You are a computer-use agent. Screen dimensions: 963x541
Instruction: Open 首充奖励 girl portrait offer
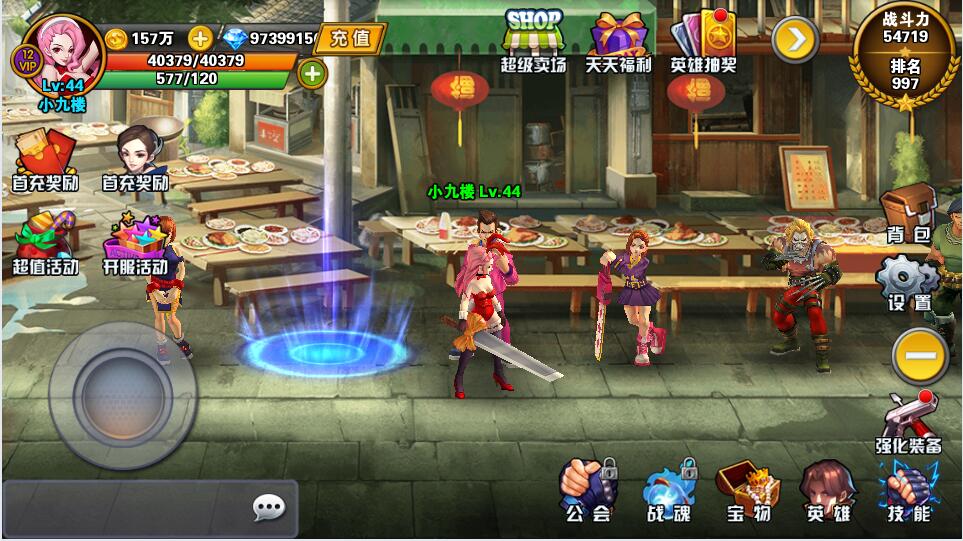[135, 158]
